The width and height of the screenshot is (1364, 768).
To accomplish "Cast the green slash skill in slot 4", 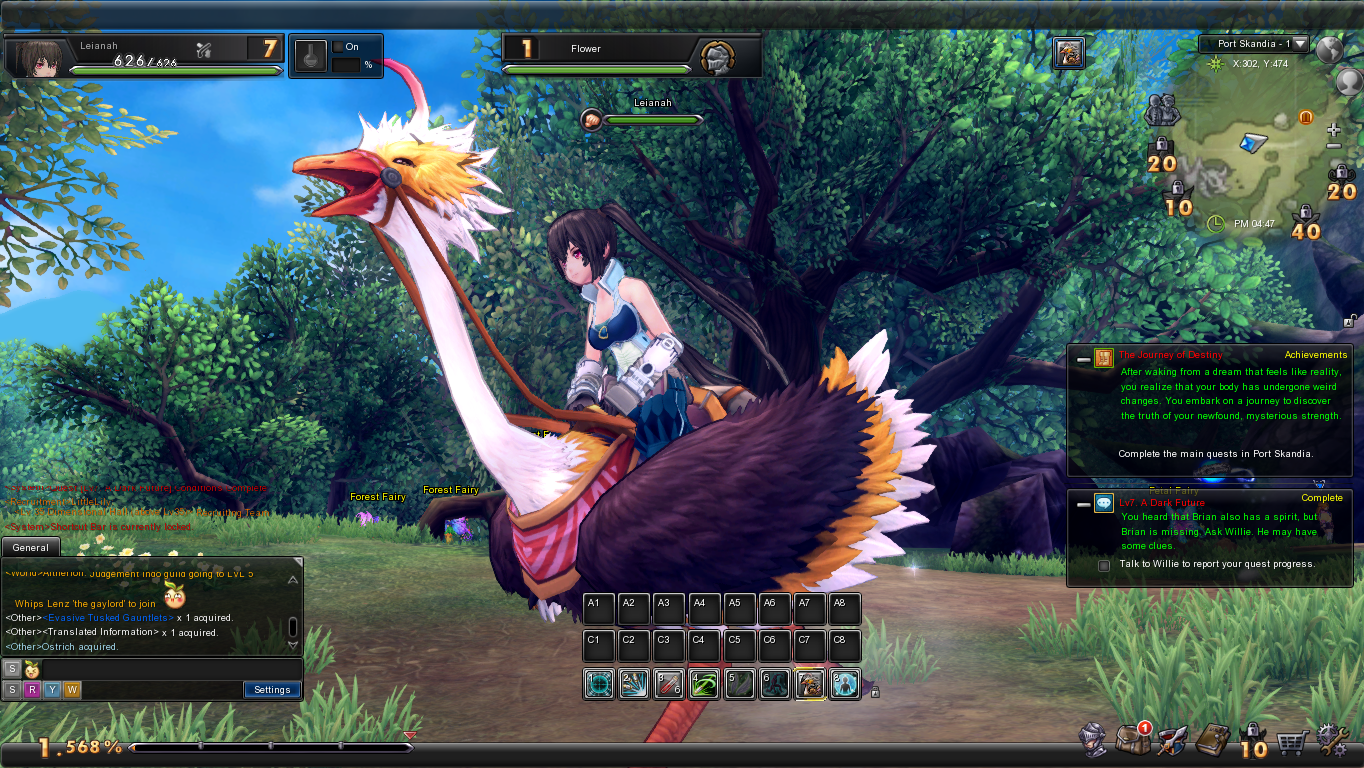I will click(704, 685).
